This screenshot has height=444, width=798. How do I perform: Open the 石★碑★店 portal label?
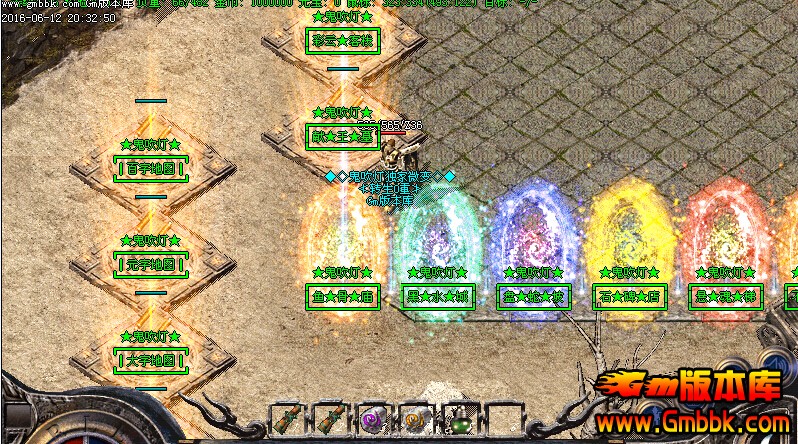(x=630, y=296)
